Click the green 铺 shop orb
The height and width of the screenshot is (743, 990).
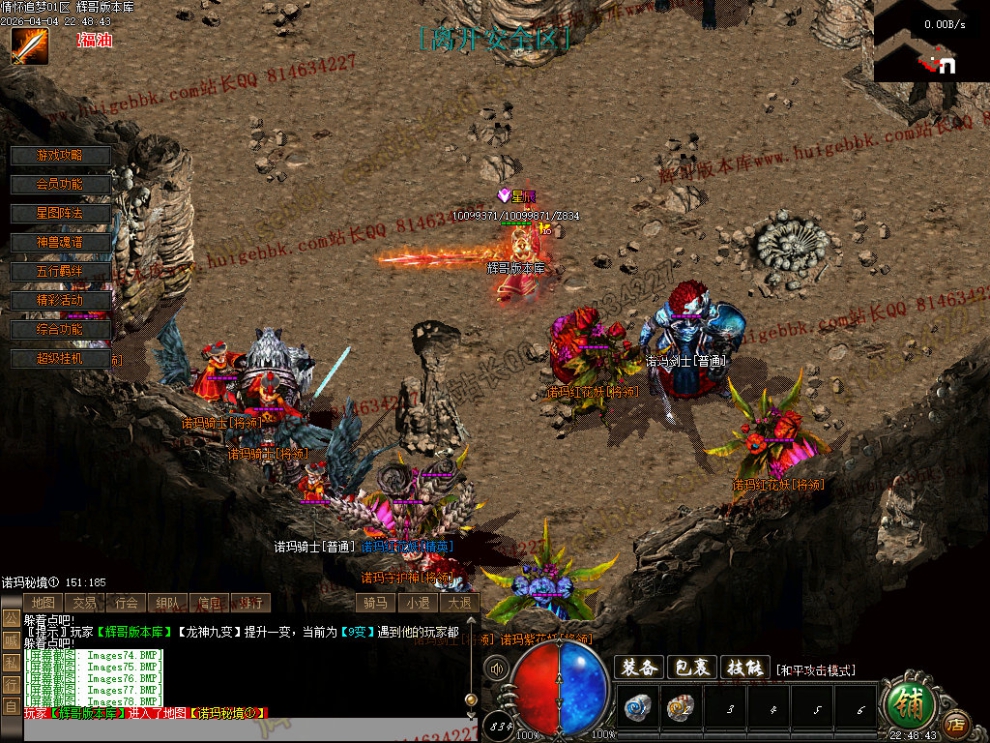pyautogui.click(x=911, y=705)
